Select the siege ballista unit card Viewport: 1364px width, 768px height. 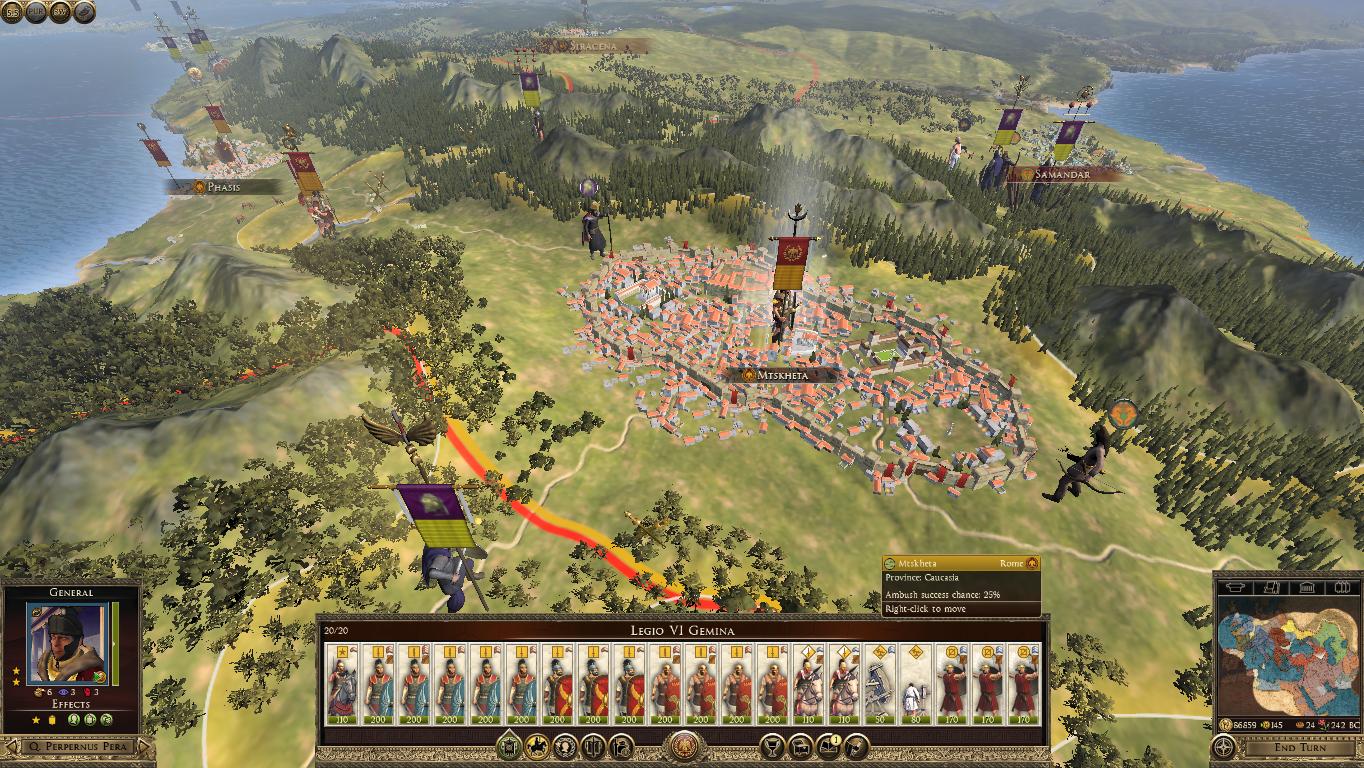point(881,686)
